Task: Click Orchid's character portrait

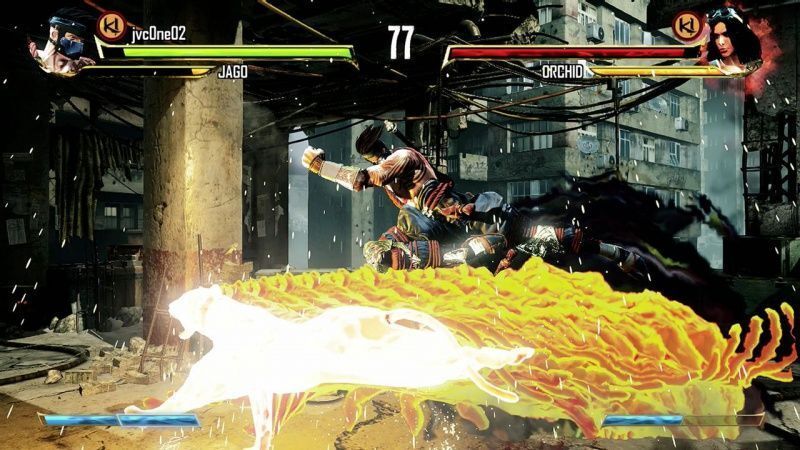Action: point(737,42)
